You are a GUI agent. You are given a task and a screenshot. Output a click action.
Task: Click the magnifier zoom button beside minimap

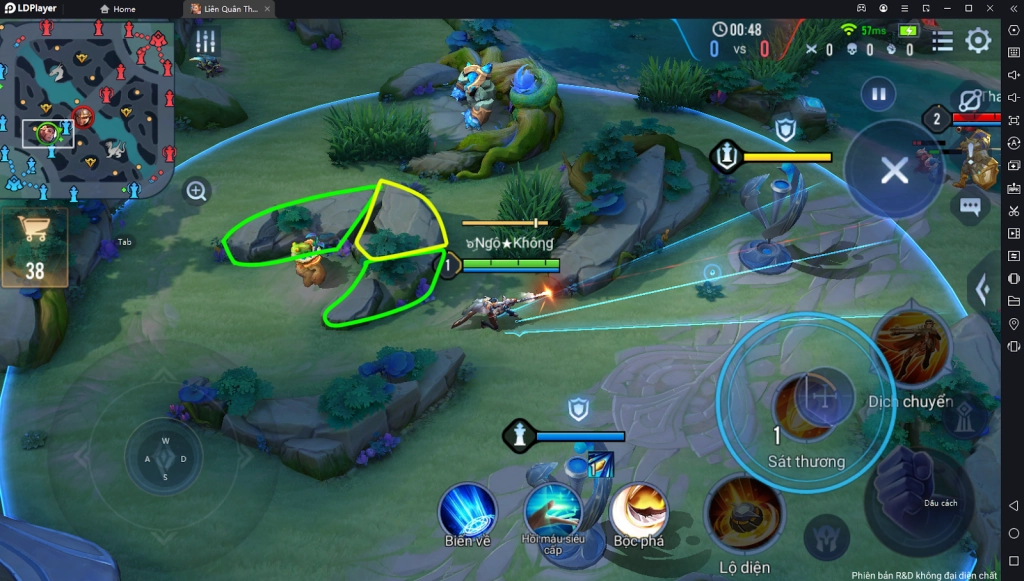[x=197, y=190]
